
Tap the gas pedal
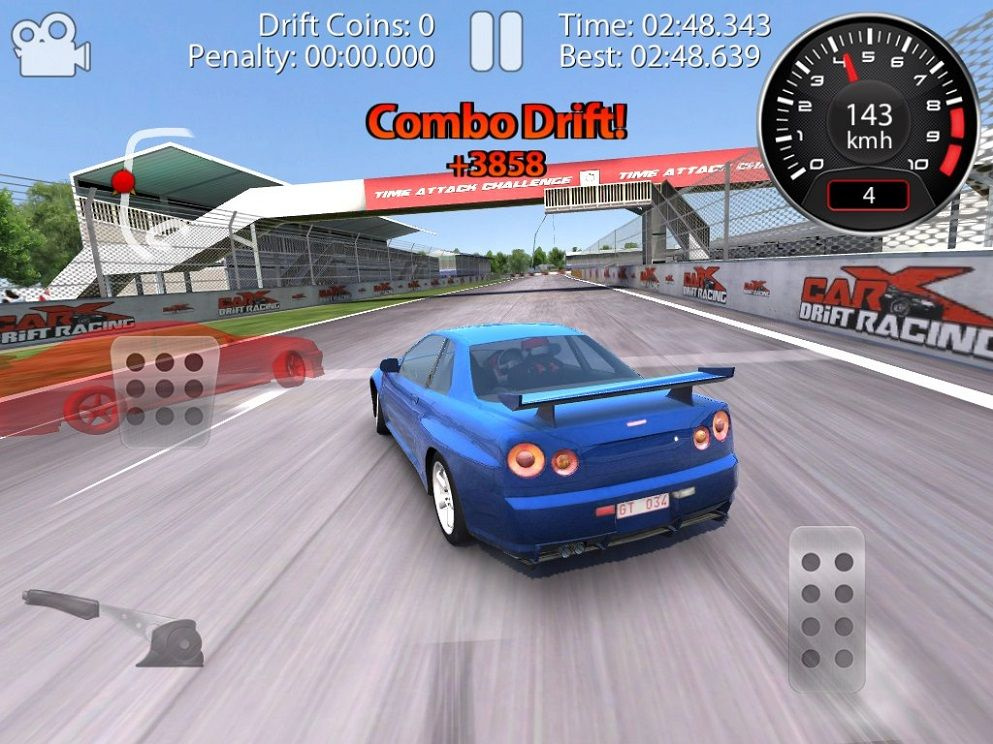(826, 609)
